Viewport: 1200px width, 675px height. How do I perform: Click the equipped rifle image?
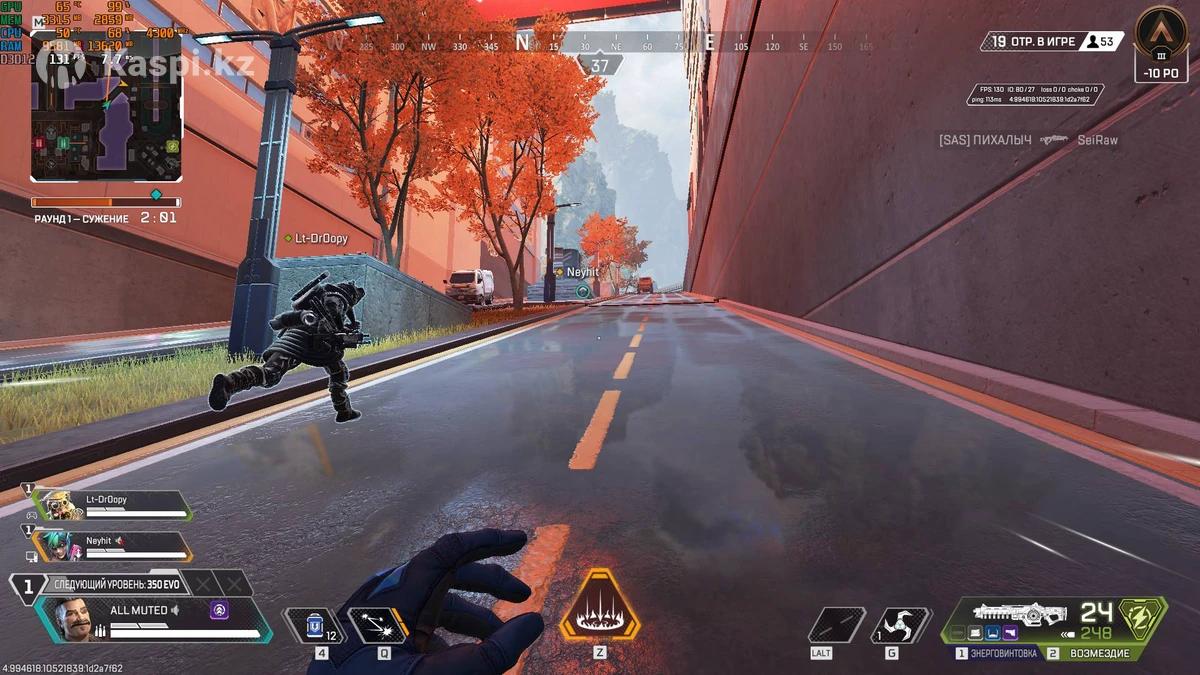[1021, 614]
